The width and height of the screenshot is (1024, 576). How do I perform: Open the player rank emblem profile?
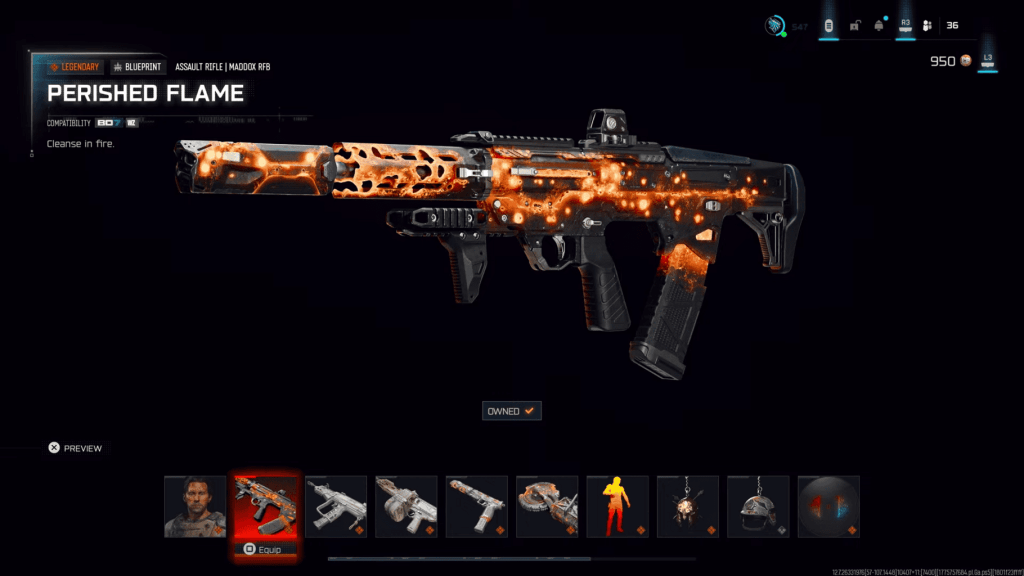(774, 26)
